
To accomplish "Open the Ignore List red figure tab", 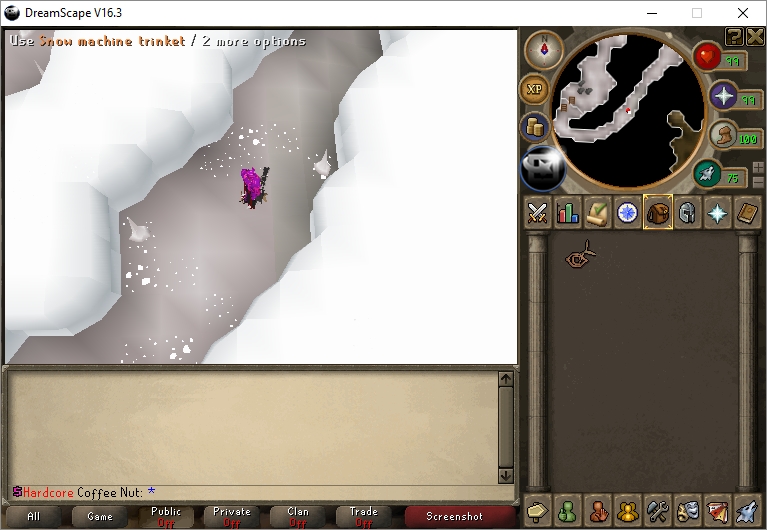I will tap(598, 511).
